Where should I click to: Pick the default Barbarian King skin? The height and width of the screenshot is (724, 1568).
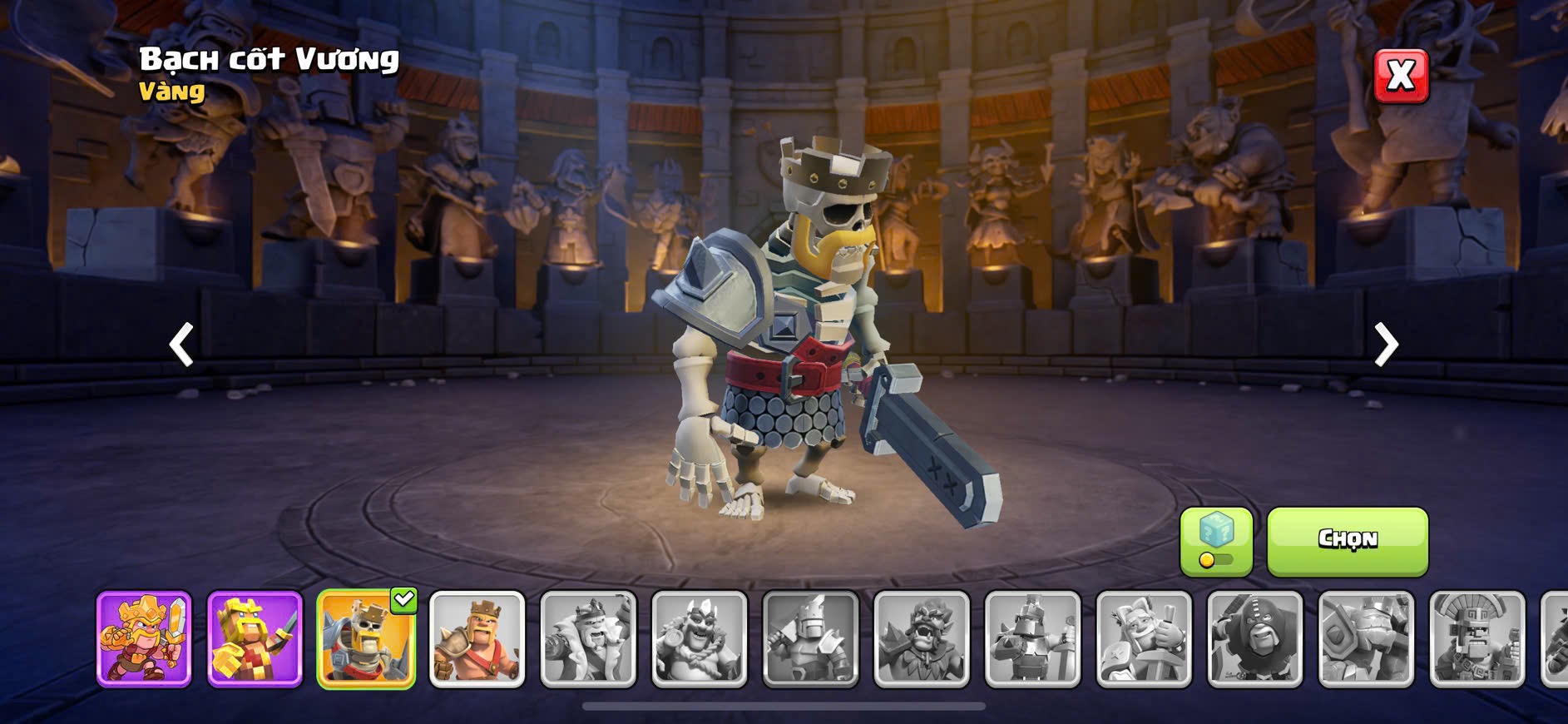point(477,639)
